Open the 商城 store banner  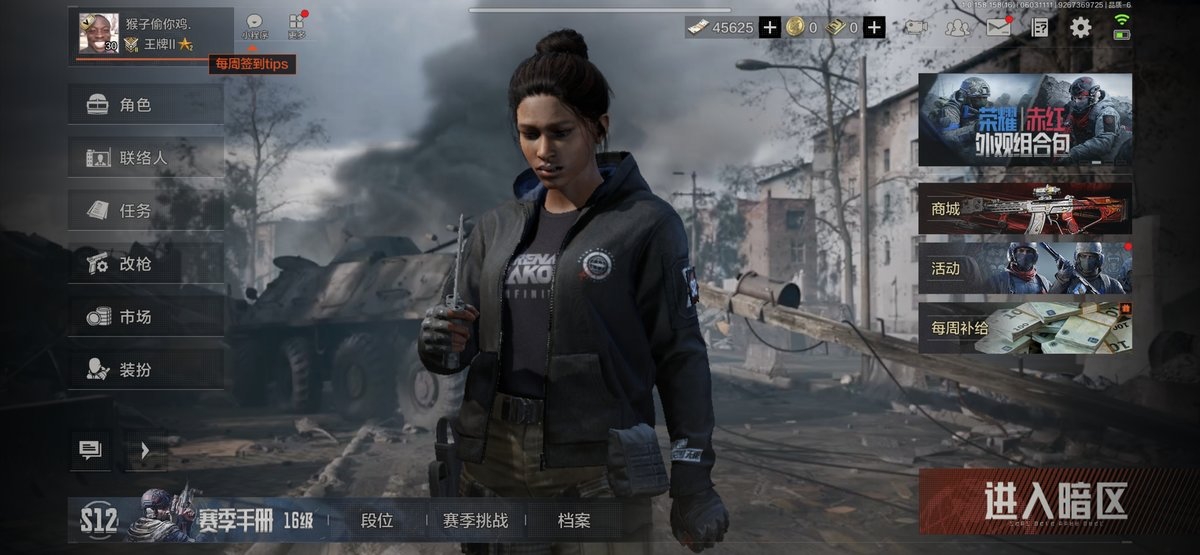[x=1025, y=208]
